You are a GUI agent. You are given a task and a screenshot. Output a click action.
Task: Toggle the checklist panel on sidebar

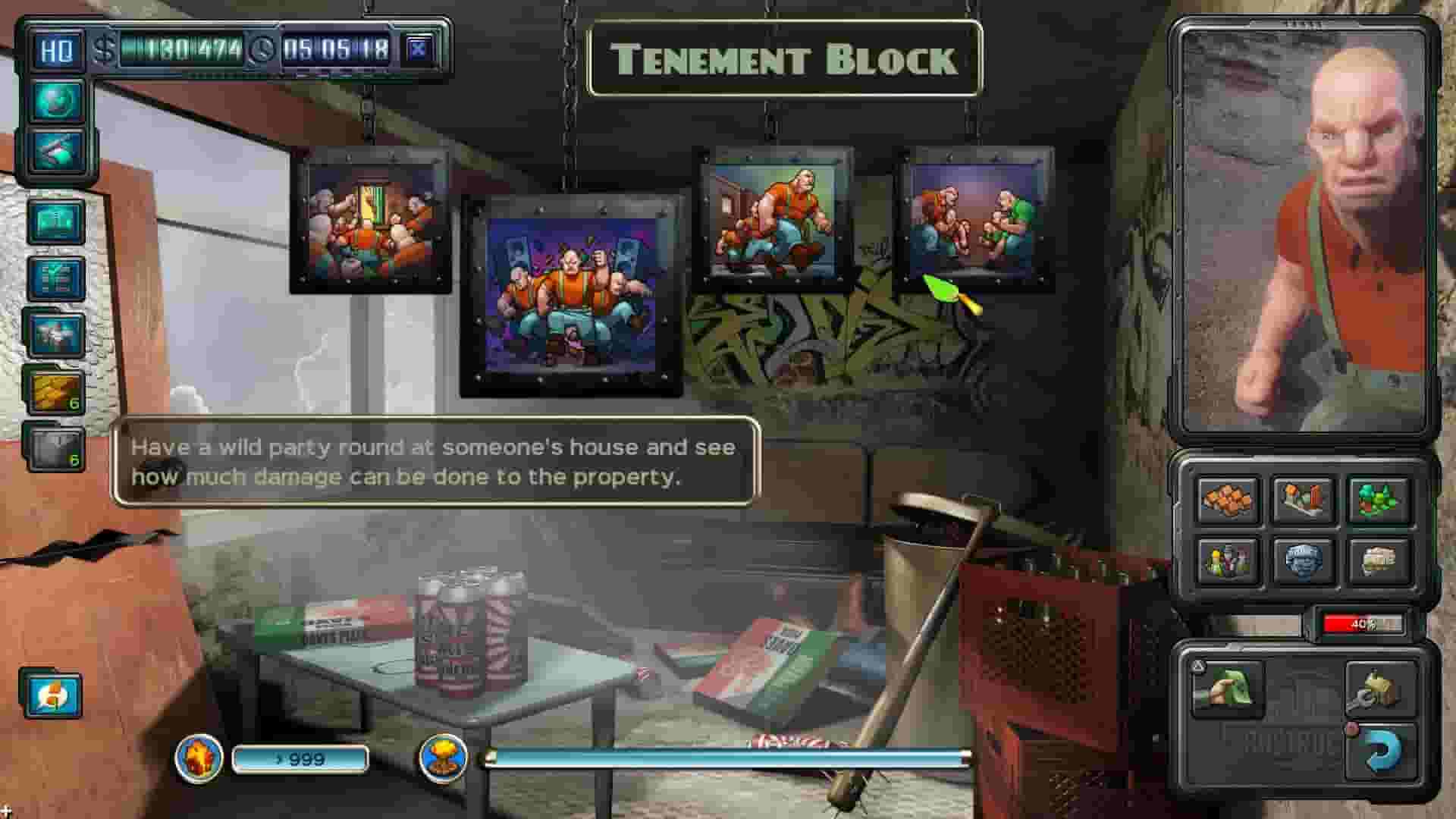[x=58, y=278]
